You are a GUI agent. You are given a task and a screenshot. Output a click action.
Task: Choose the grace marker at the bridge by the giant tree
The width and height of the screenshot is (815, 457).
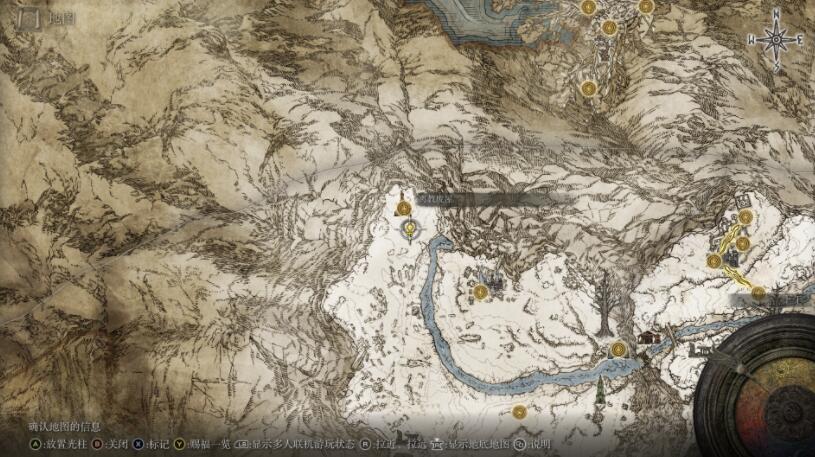(x=619, y=349)
